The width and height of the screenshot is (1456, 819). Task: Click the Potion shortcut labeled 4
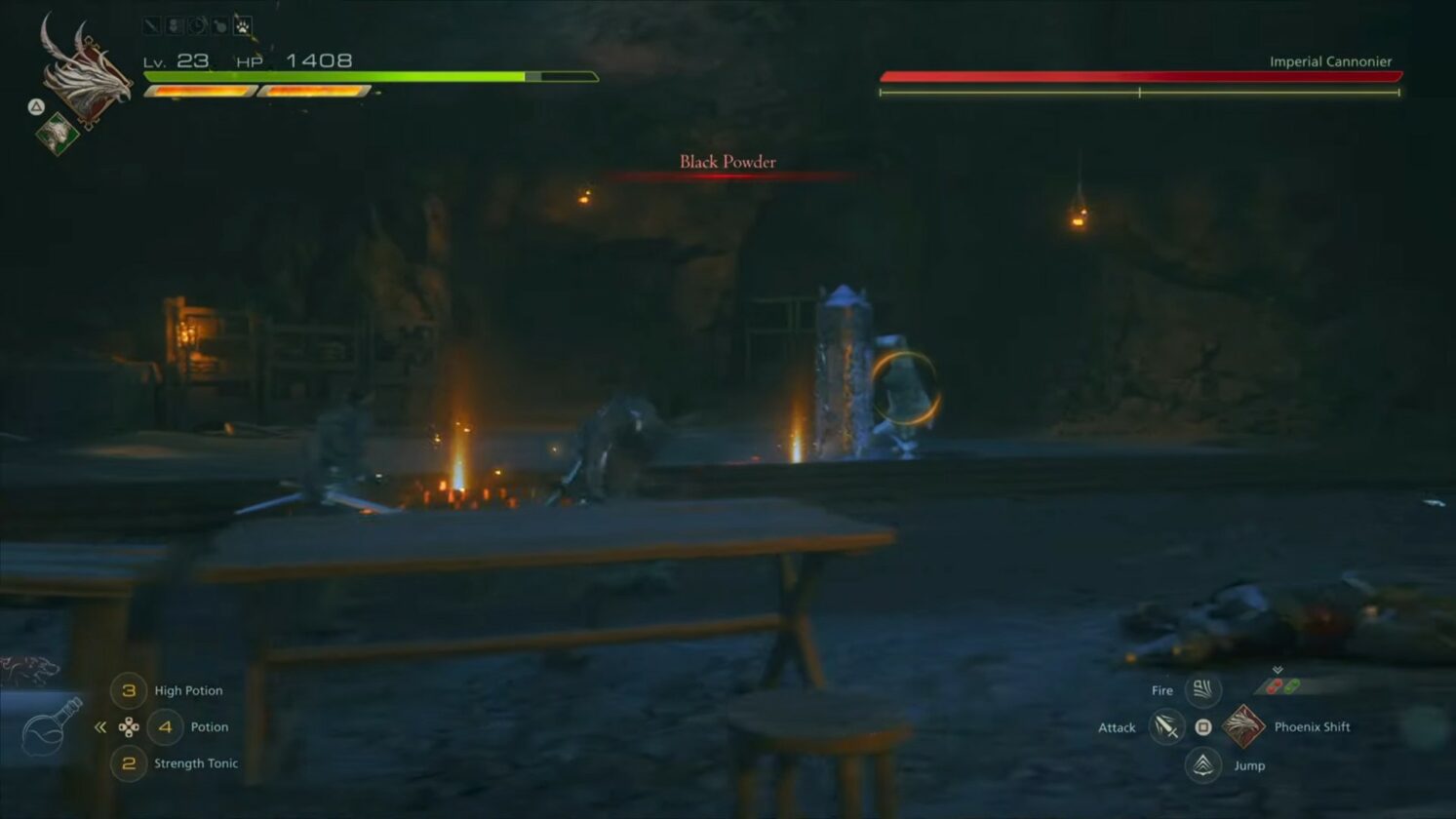[164, 726]
